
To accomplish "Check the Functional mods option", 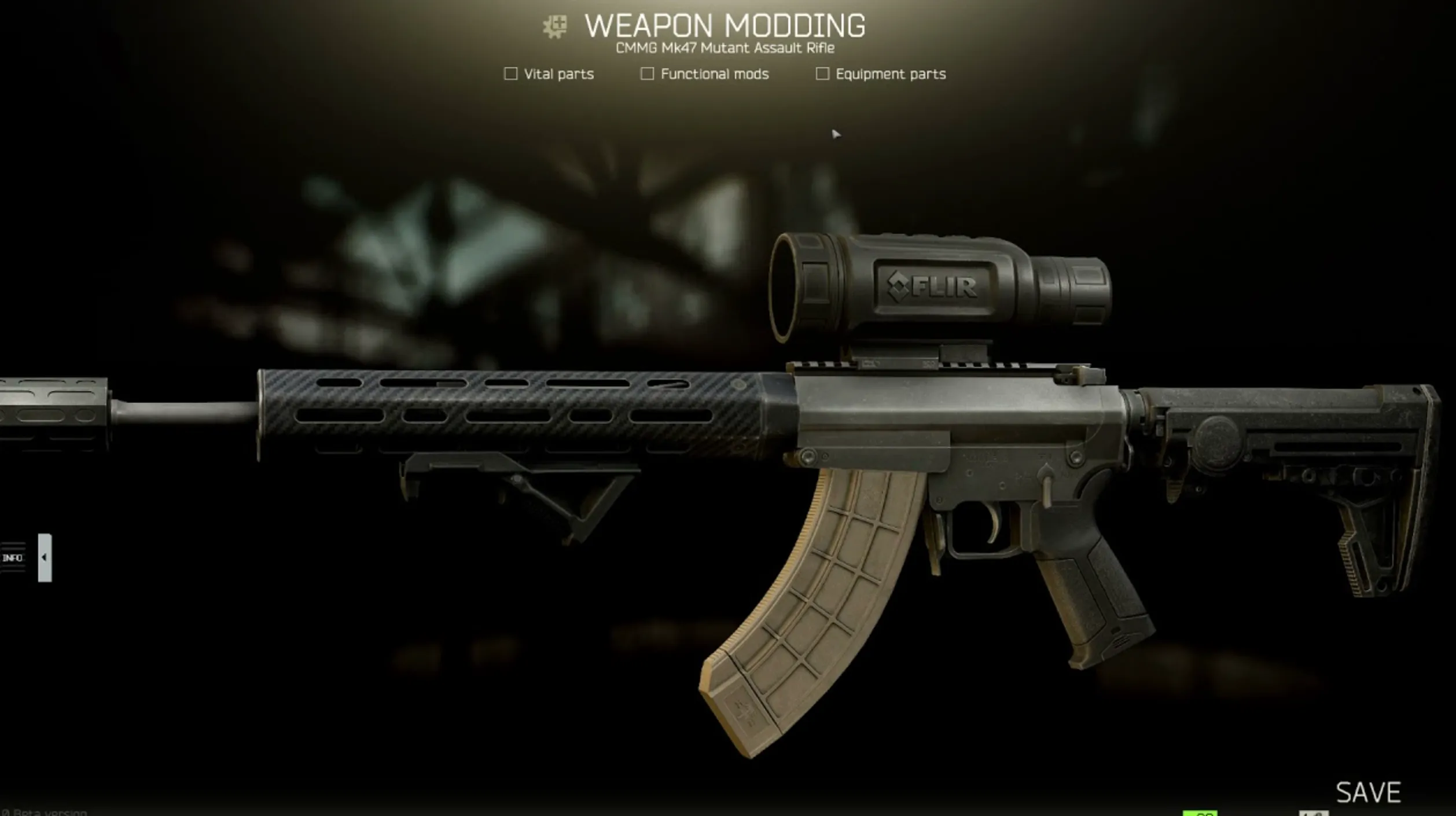I will [x=646, y=73].
